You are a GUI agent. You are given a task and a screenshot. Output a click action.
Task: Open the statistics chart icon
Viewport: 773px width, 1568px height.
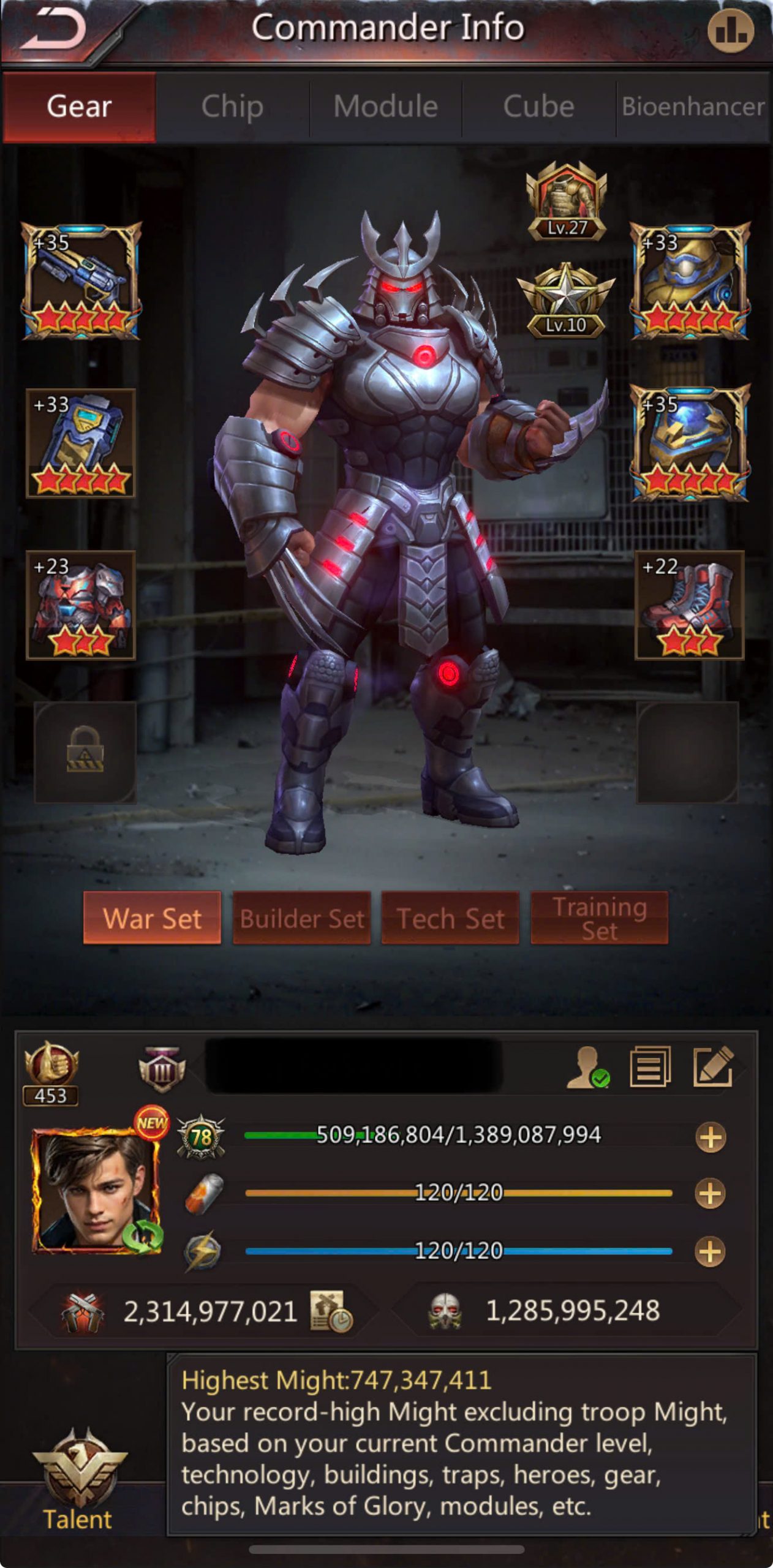[x=730, y=31]
